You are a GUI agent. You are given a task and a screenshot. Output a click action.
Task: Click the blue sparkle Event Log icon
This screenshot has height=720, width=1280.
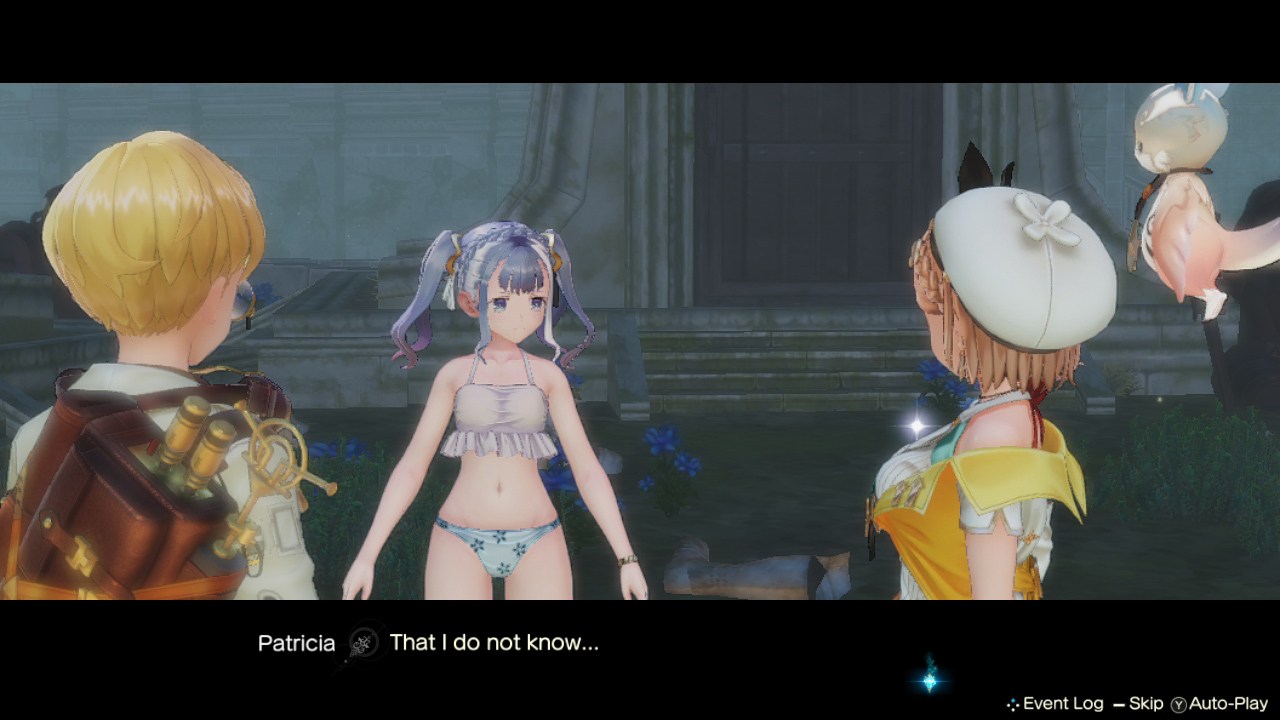click(x=1013, y=703)
